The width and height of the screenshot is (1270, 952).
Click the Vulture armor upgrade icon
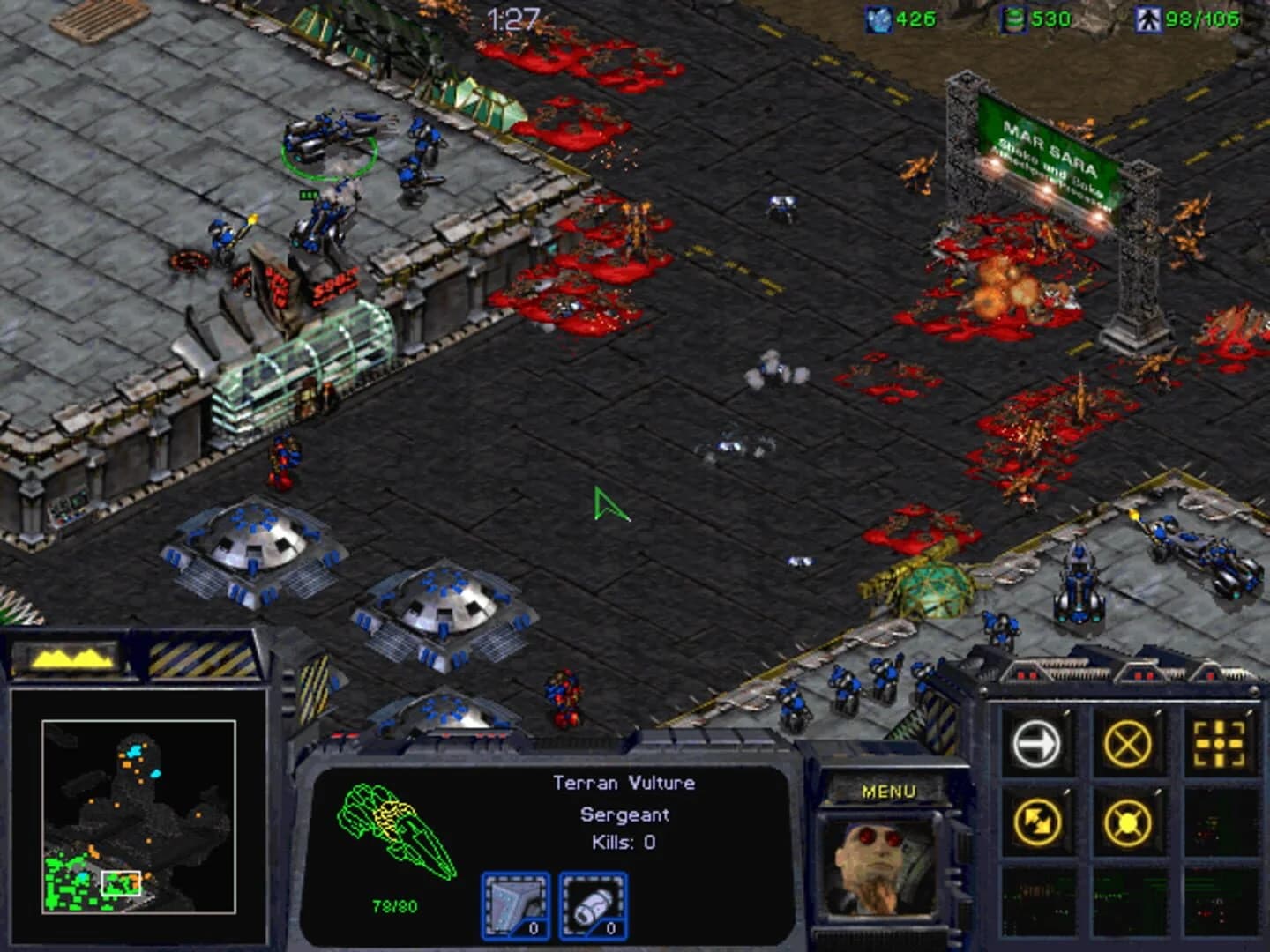point(516,904)
